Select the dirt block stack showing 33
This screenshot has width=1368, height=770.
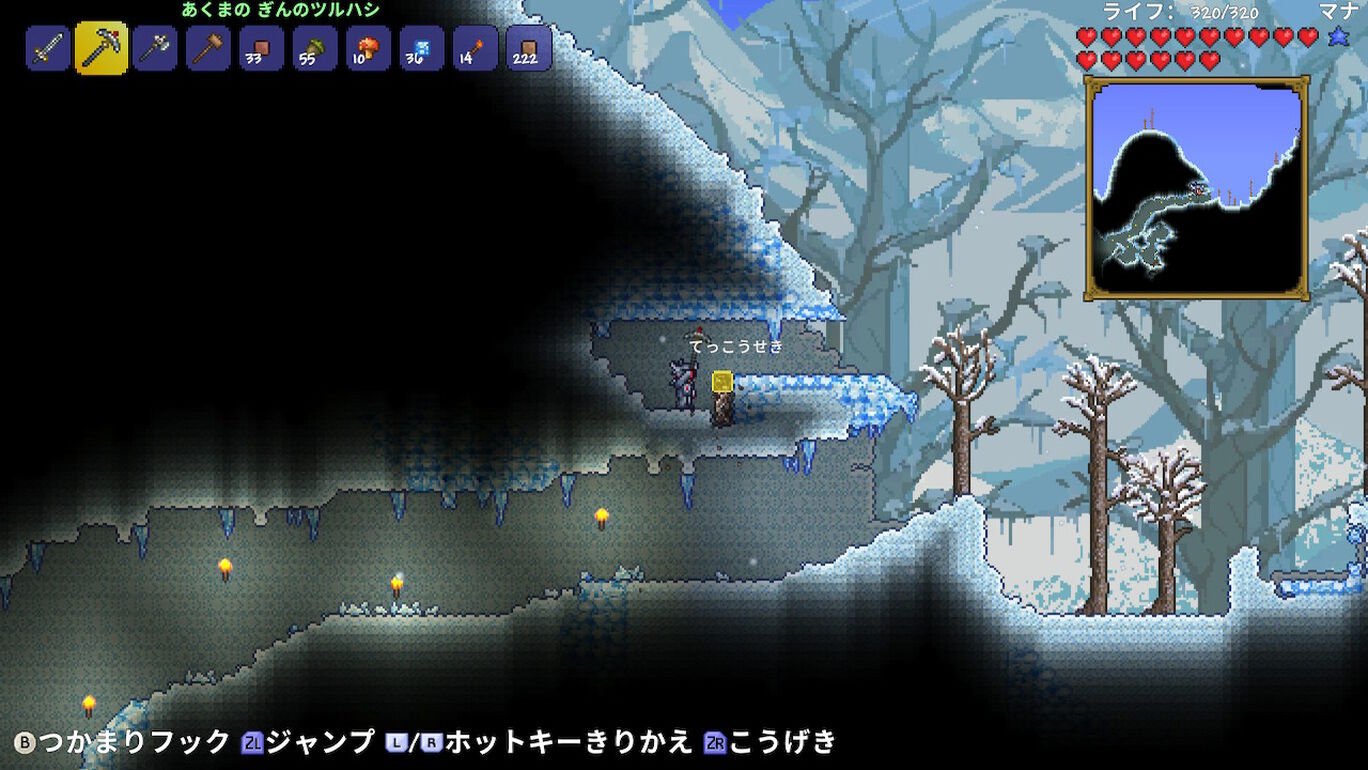[260, 48]
